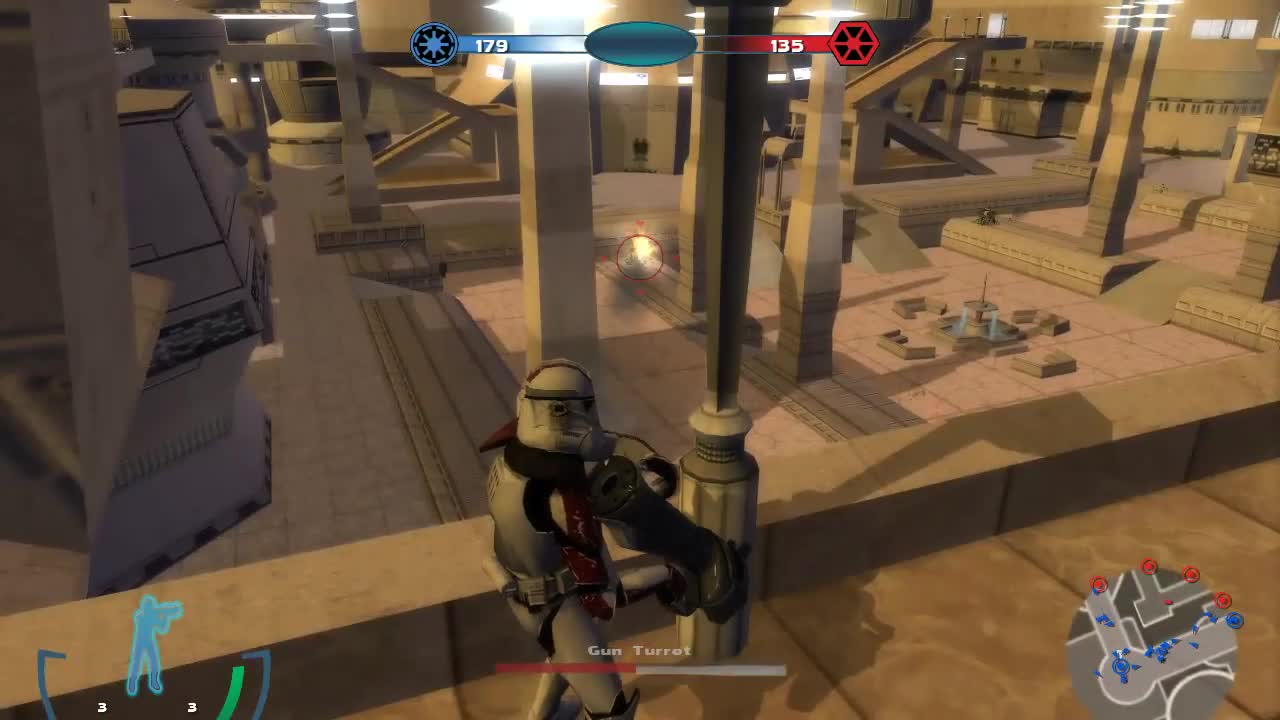Click the Gun Turret label at screen bottom

click(640, 650)
